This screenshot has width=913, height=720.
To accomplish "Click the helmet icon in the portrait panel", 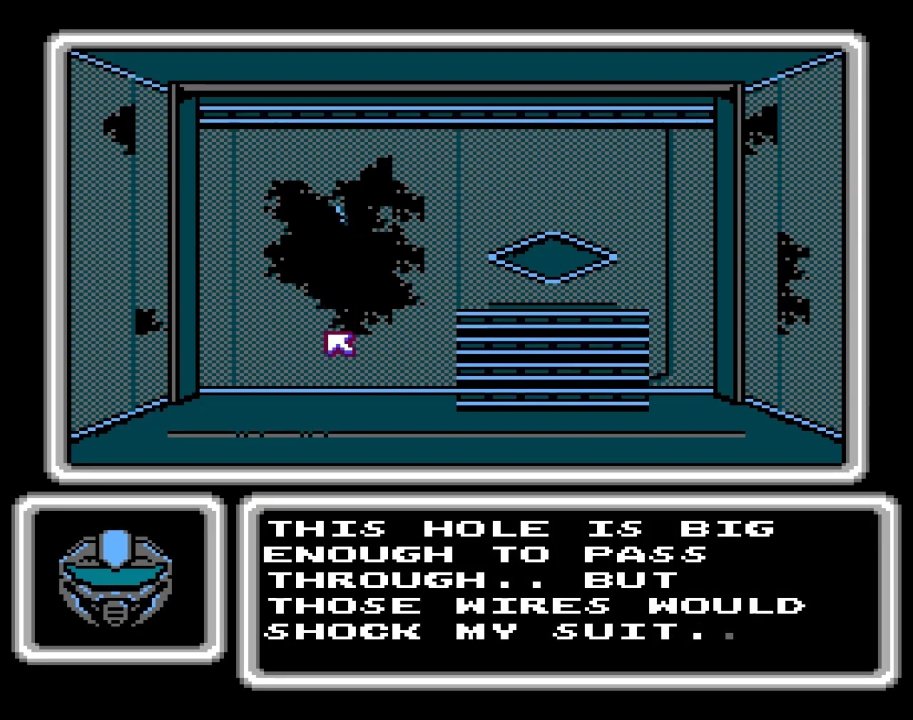I will pyautogui.click(x=116, y=575).
